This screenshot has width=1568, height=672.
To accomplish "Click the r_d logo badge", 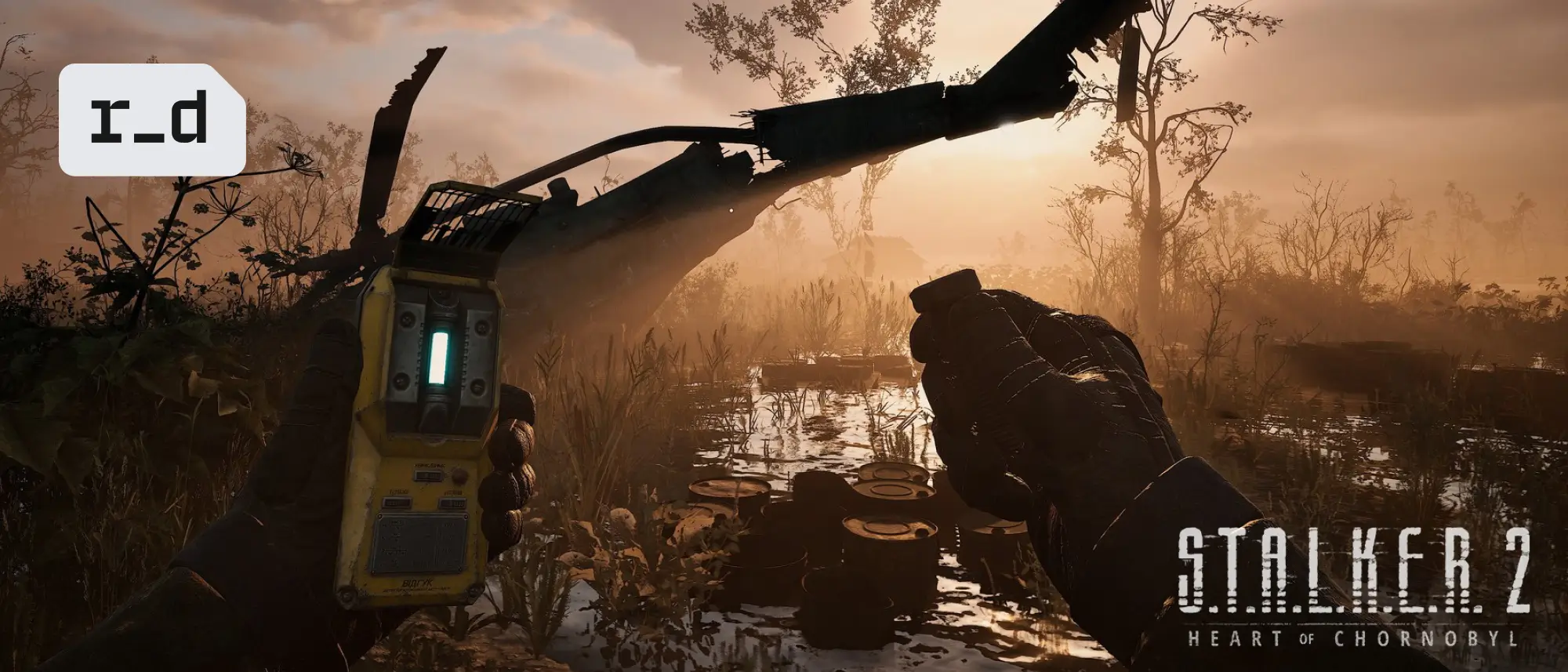I will tap(151, 119).
